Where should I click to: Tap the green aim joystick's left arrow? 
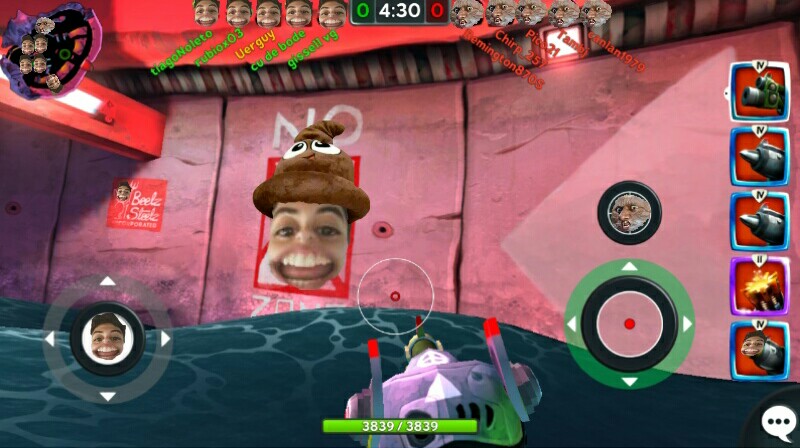(573, 324)
